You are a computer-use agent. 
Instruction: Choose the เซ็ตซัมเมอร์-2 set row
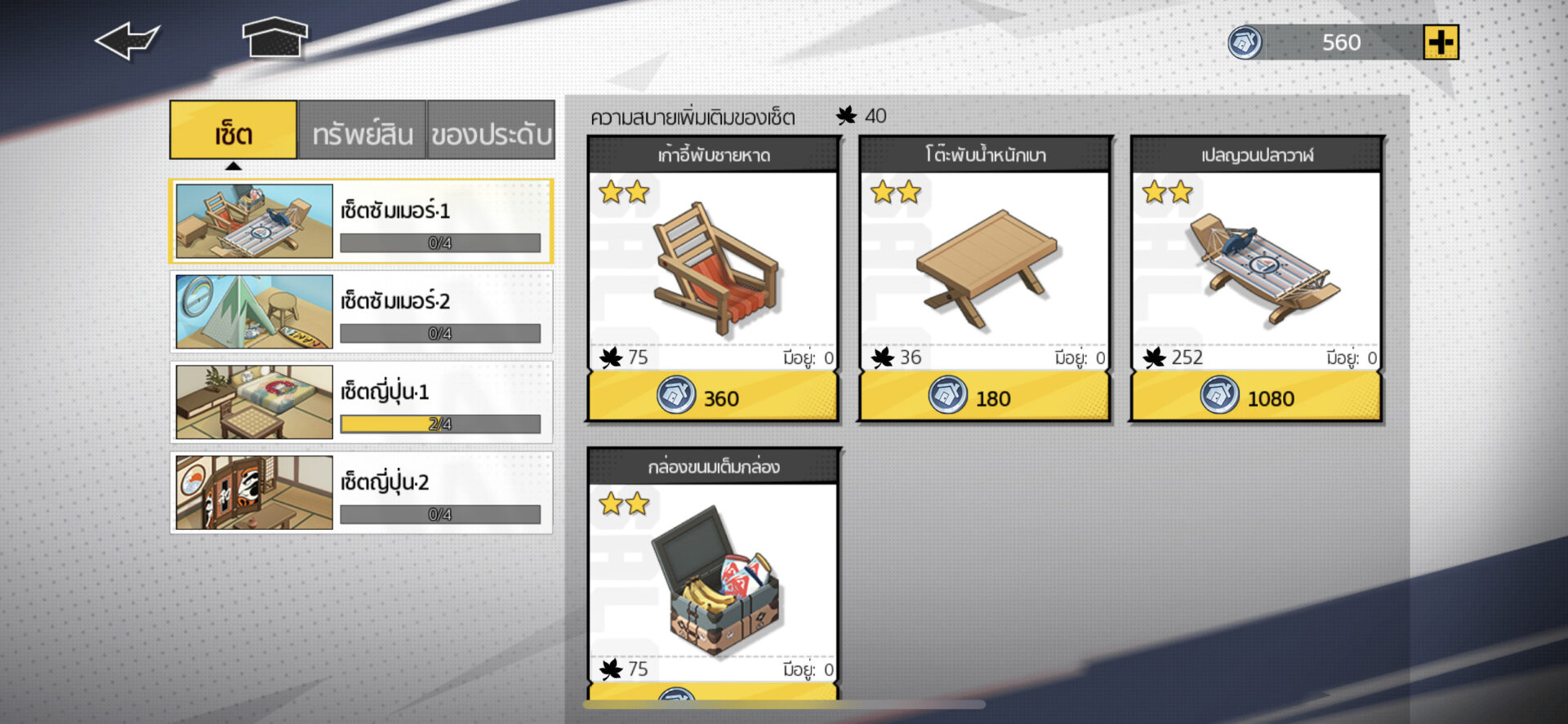point(360,312)
